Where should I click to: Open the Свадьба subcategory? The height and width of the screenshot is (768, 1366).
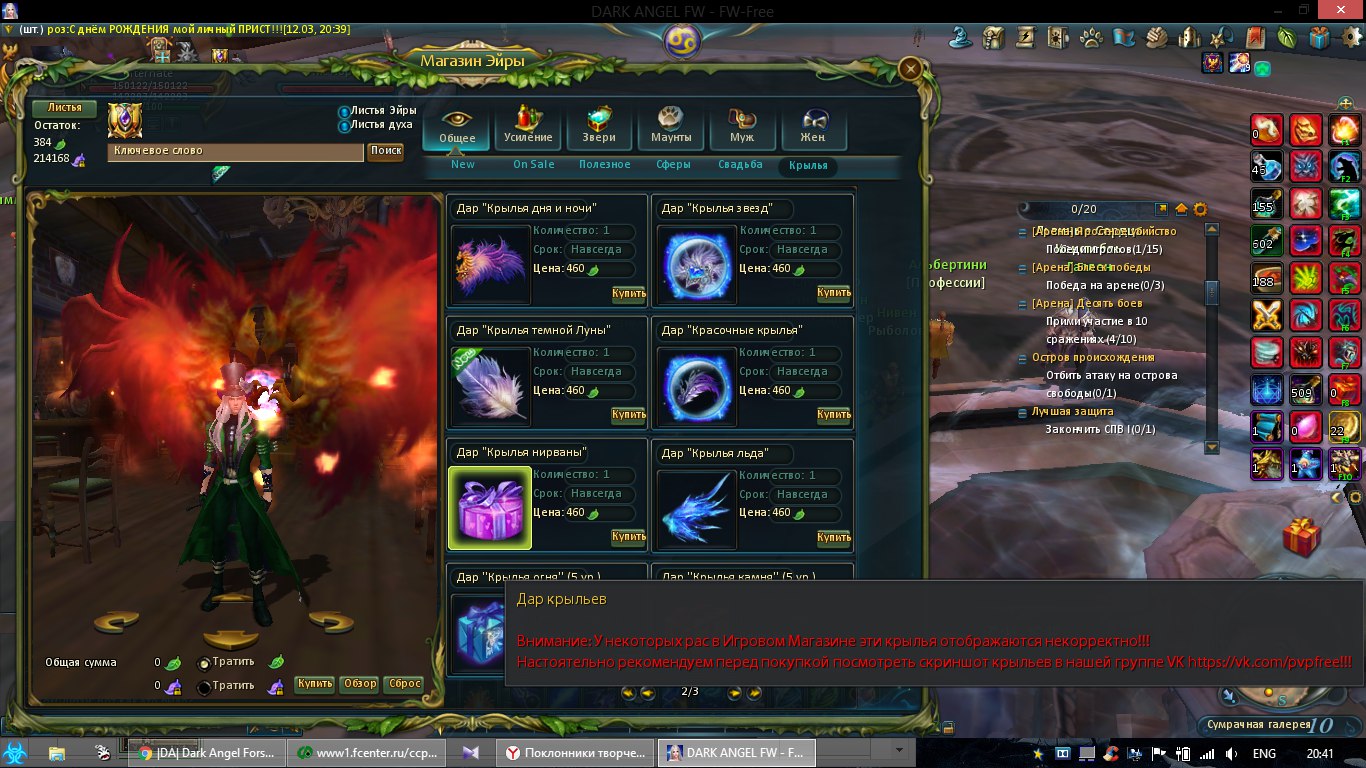740,165
